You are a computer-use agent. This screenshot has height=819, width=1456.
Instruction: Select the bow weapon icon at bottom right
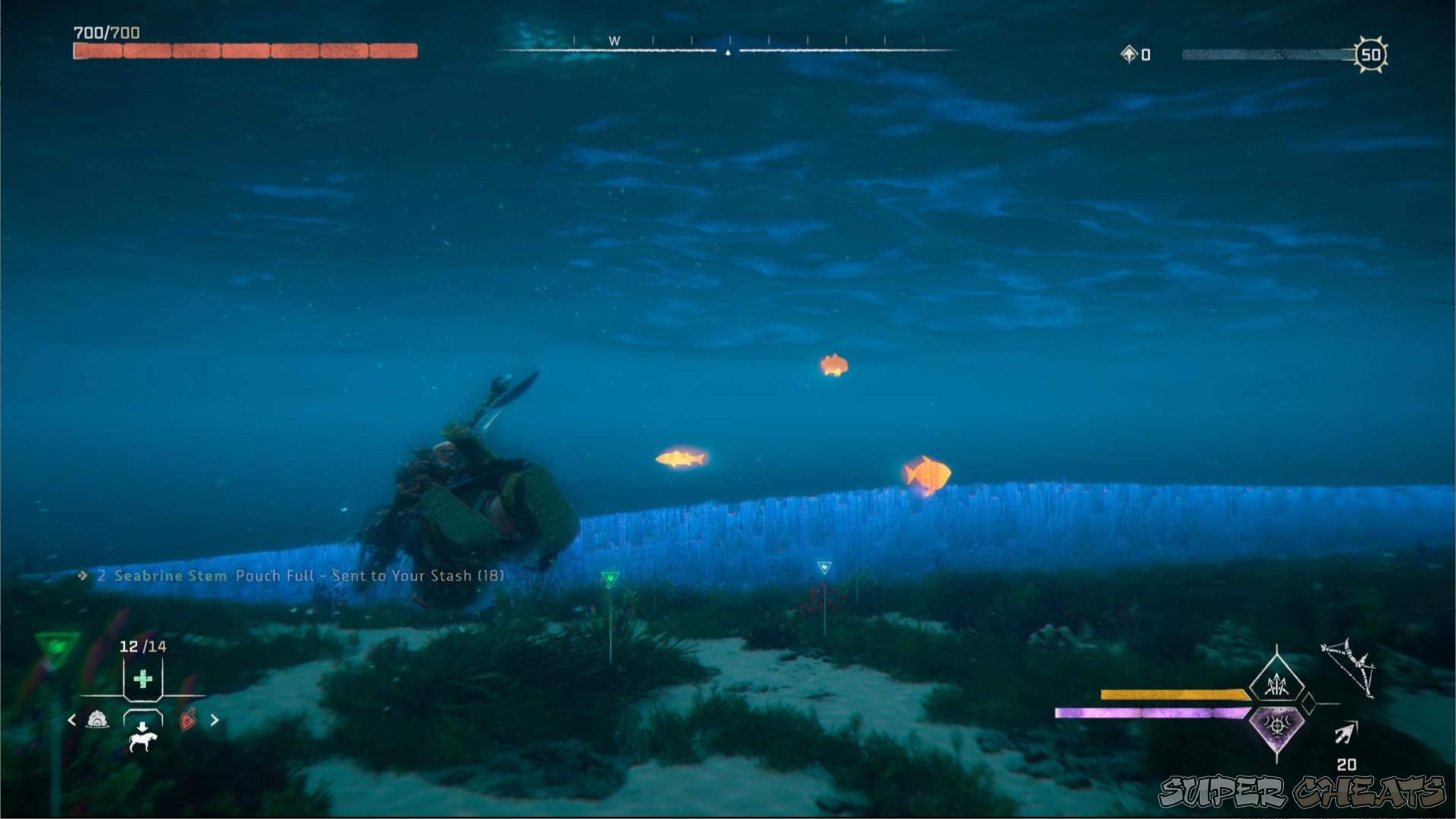click(1348, 667)
